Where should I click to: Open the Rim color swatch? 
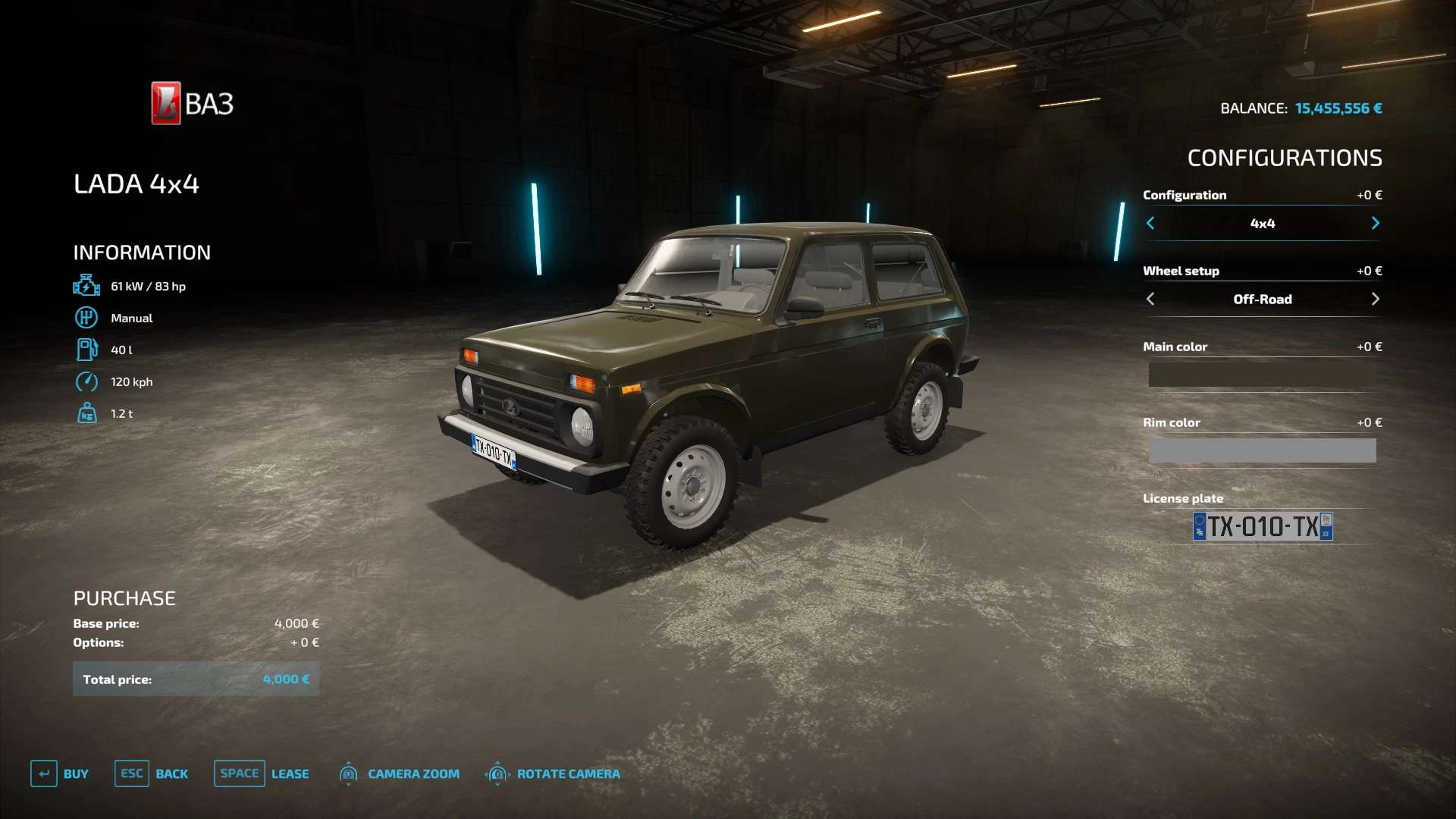point(1262,450)
